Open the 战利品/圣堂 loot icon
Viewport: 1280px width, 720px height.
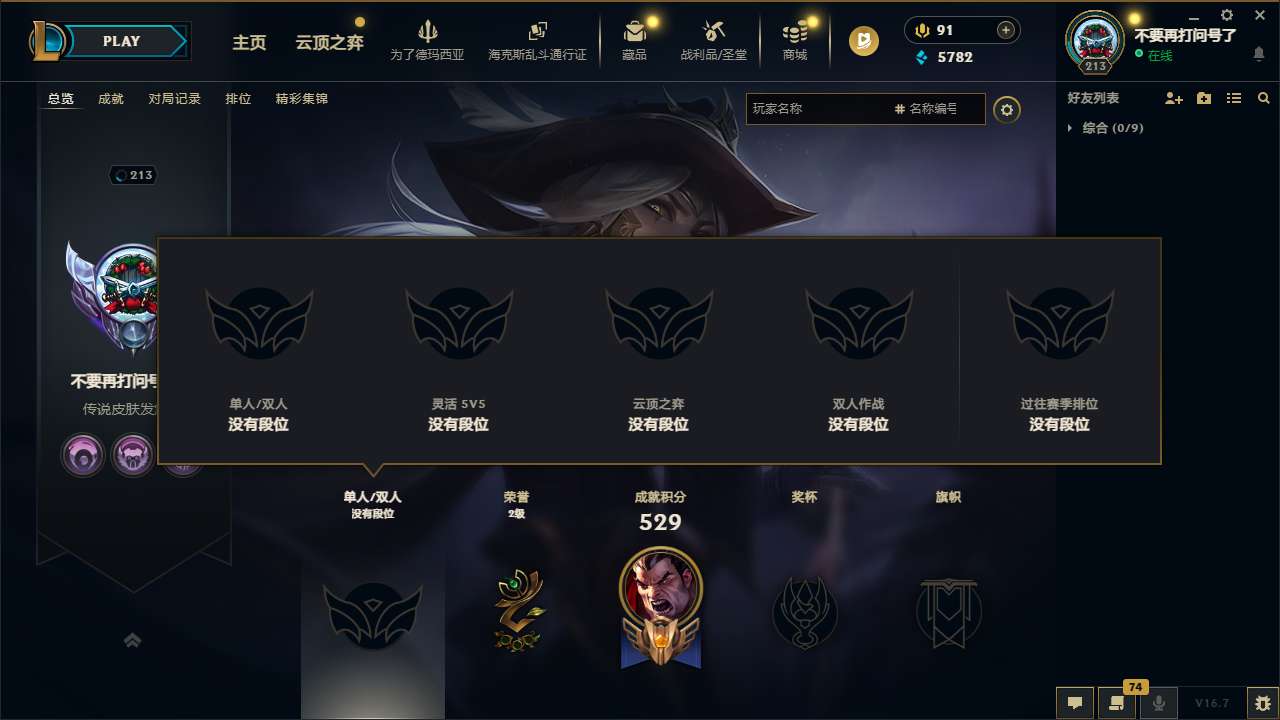(713, 32)
